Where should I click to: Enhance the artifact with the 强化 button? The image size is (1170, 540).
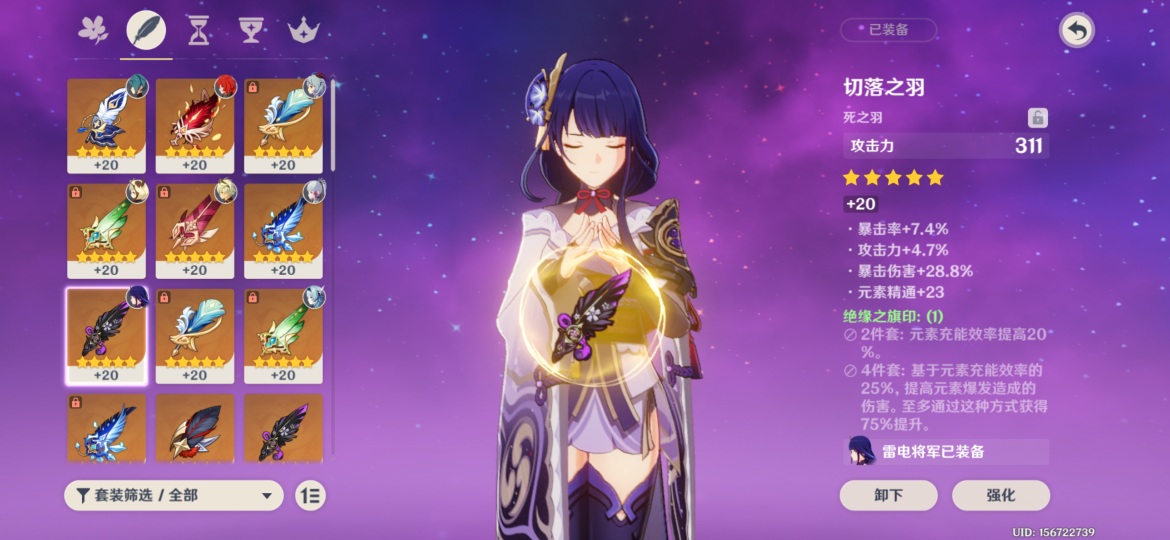[1000, 495]
